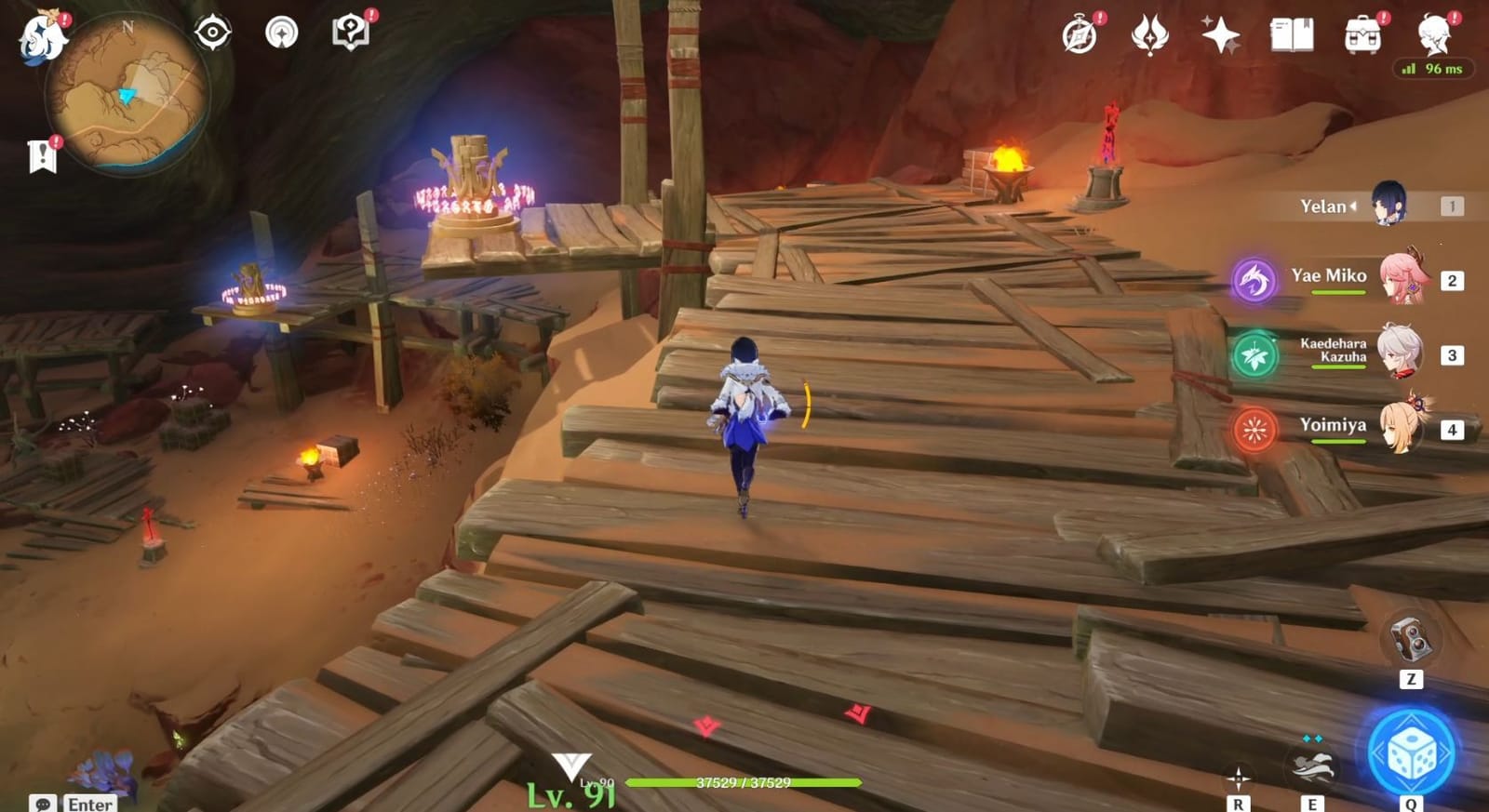Image resolution: width=1489 pixels, height=812 pixels.
Task: Toggle quest navigation with the eye icon
Action: pos(214,30)
